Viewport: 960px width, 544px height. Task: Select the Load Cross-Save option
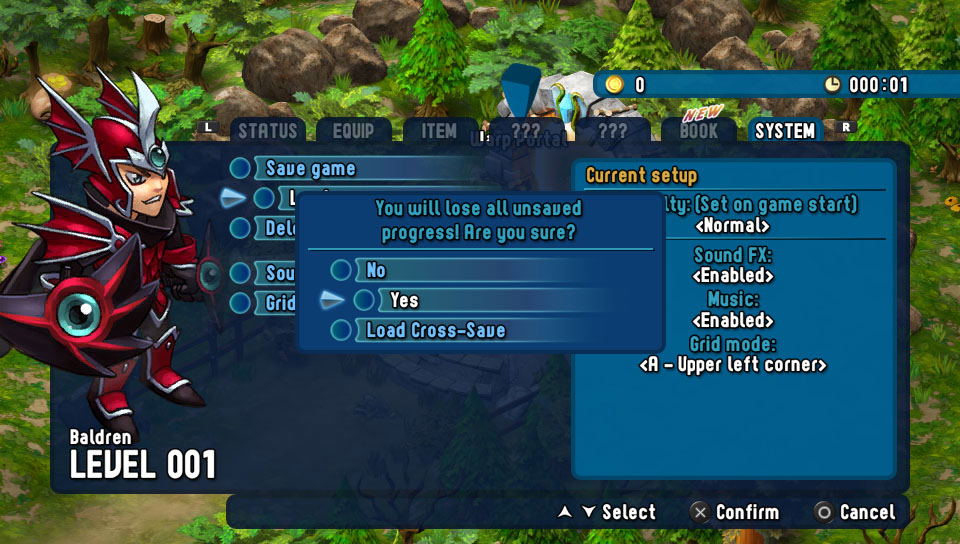(x=435, y=330)
